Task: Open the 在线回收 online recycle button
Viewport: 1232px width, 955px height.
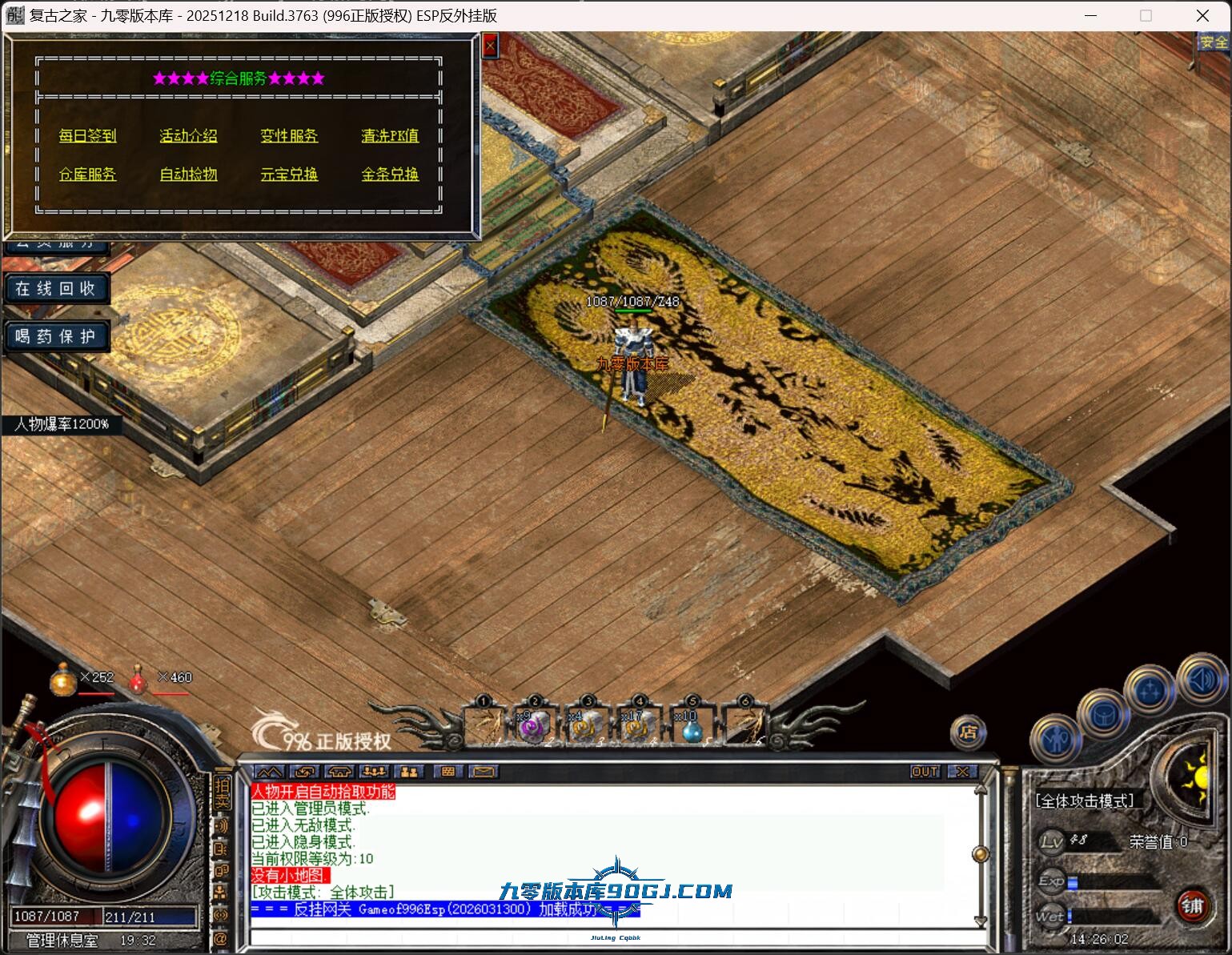Action: [56, 288]
